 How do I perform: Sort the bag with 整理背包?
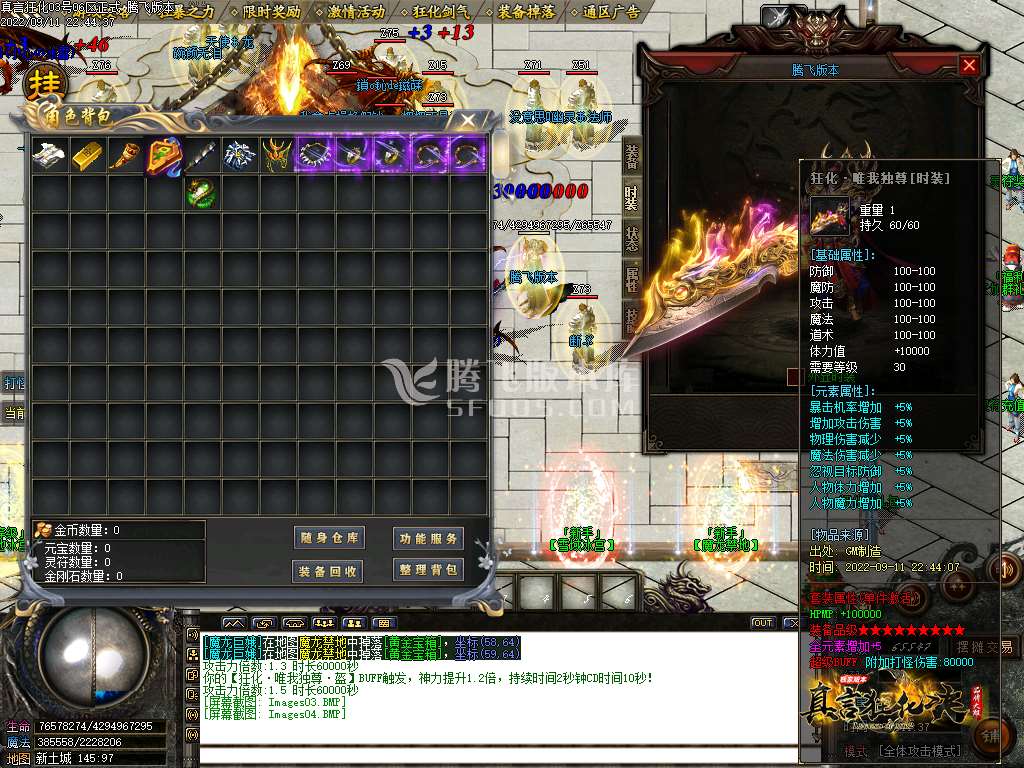click(428, 570)
